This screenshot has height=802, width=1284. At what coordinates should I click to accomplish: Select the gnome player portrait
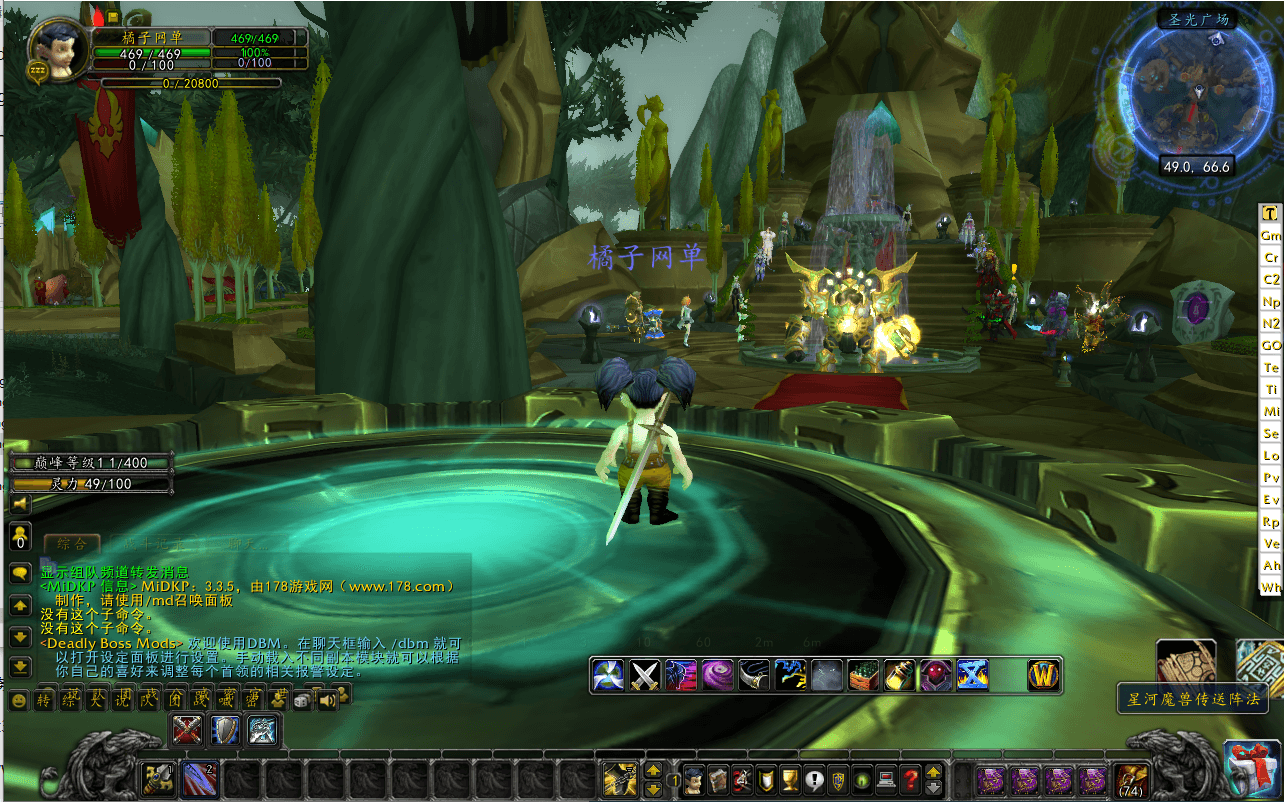(x=54, y=48)
